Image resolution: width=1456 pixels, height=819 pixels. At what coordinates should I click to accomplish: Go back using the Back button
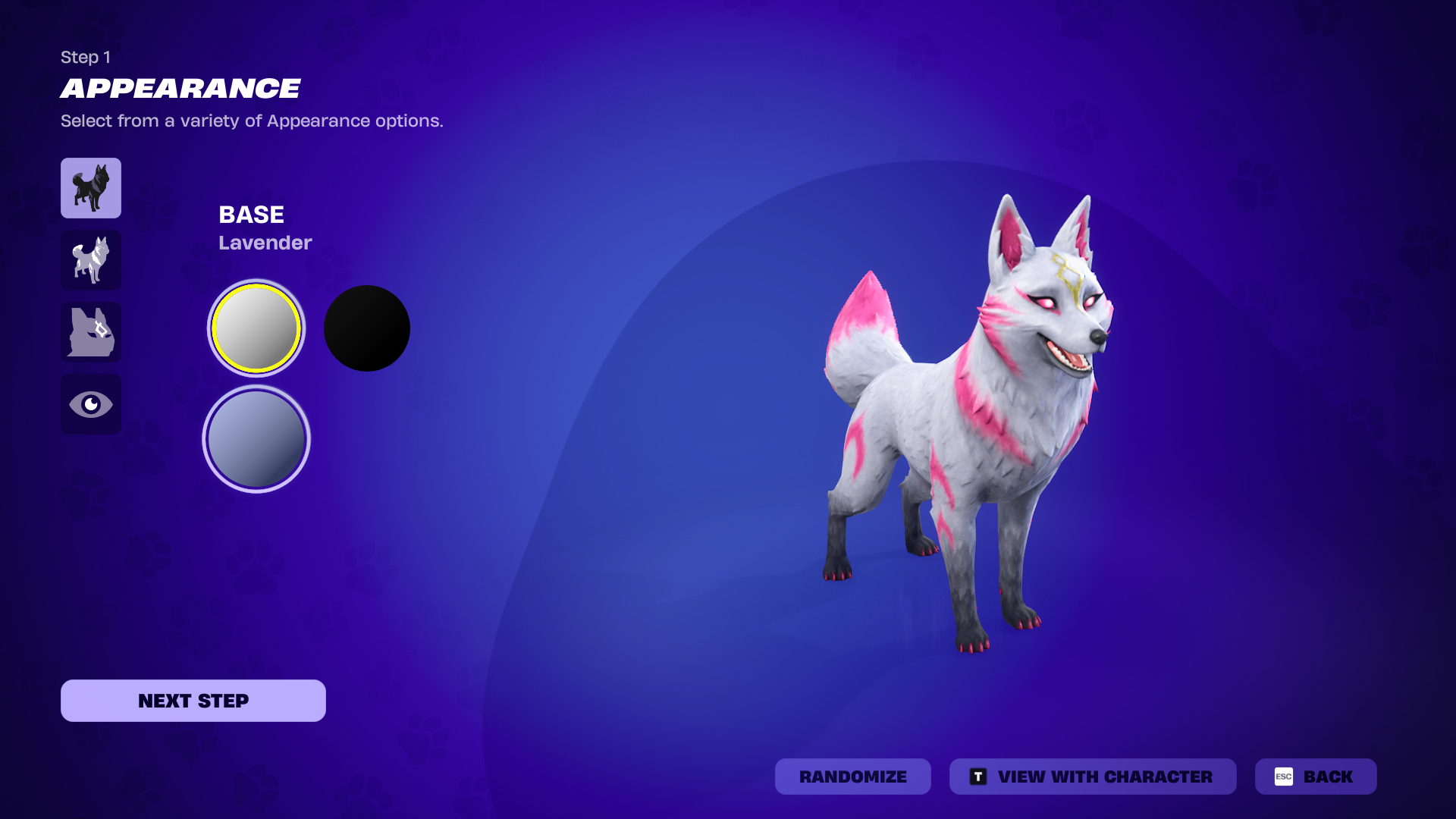1316,777
